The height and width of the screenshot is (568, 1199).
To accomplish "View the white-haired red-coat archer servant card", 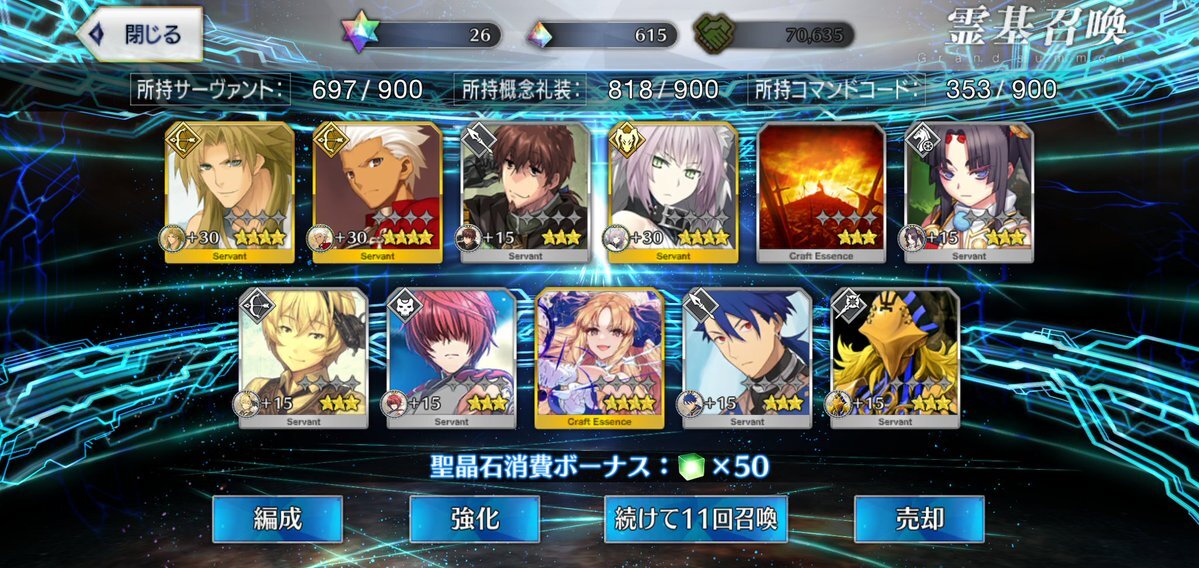I will 377,192.
